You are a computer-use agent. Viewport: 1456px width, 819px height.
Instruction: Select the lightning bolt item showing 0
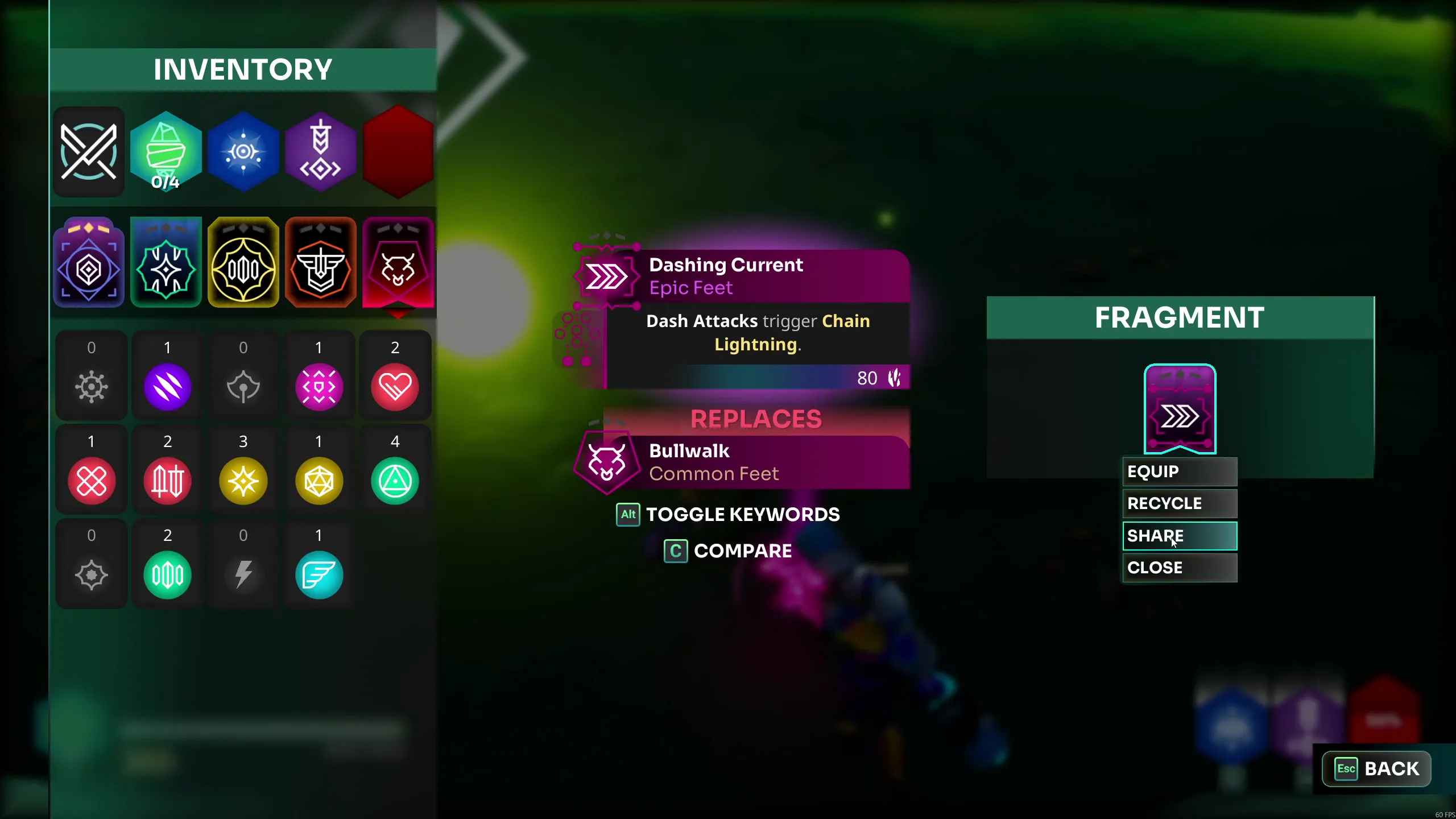click(x=243, y=574)
